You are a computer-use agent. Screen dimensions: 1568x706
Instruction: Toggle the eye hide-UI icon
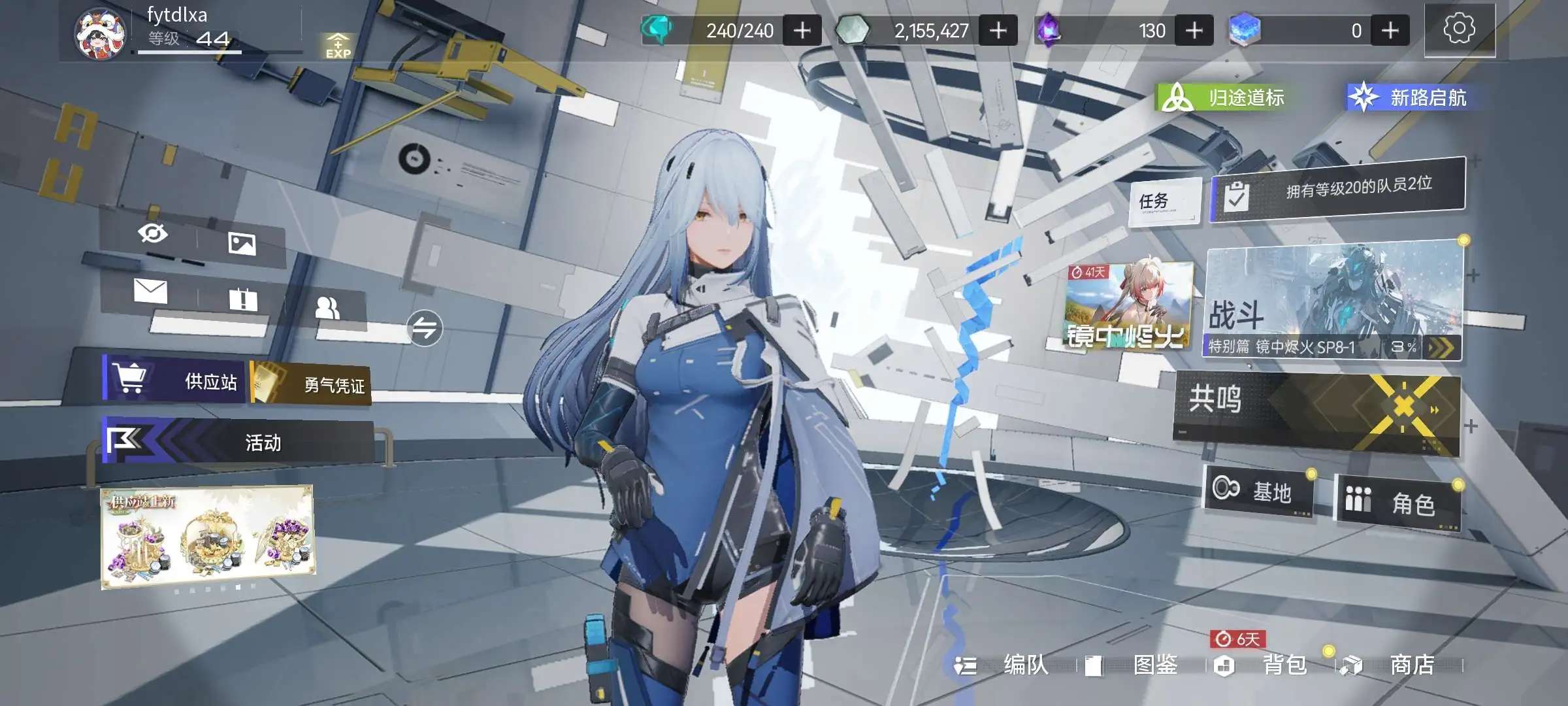click(153, 233)
